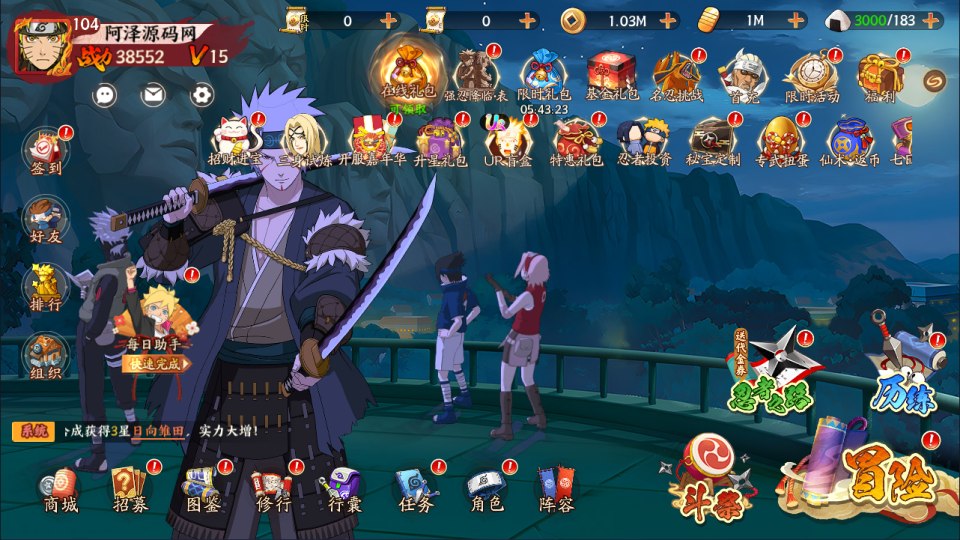Image resolution: width=960 pixels, height=540 pixels.
Task: Tap the 快速完成 daily helper button
Action: (157, 364)
